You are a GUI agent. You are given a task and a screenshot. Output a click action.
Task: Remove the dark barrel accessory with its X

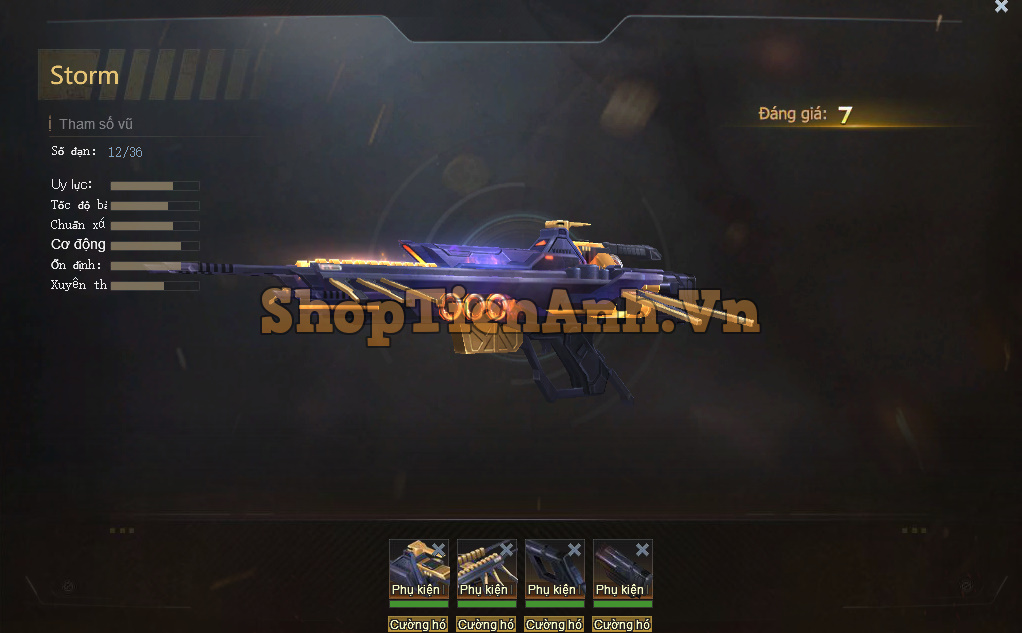[x=642, y=549]
